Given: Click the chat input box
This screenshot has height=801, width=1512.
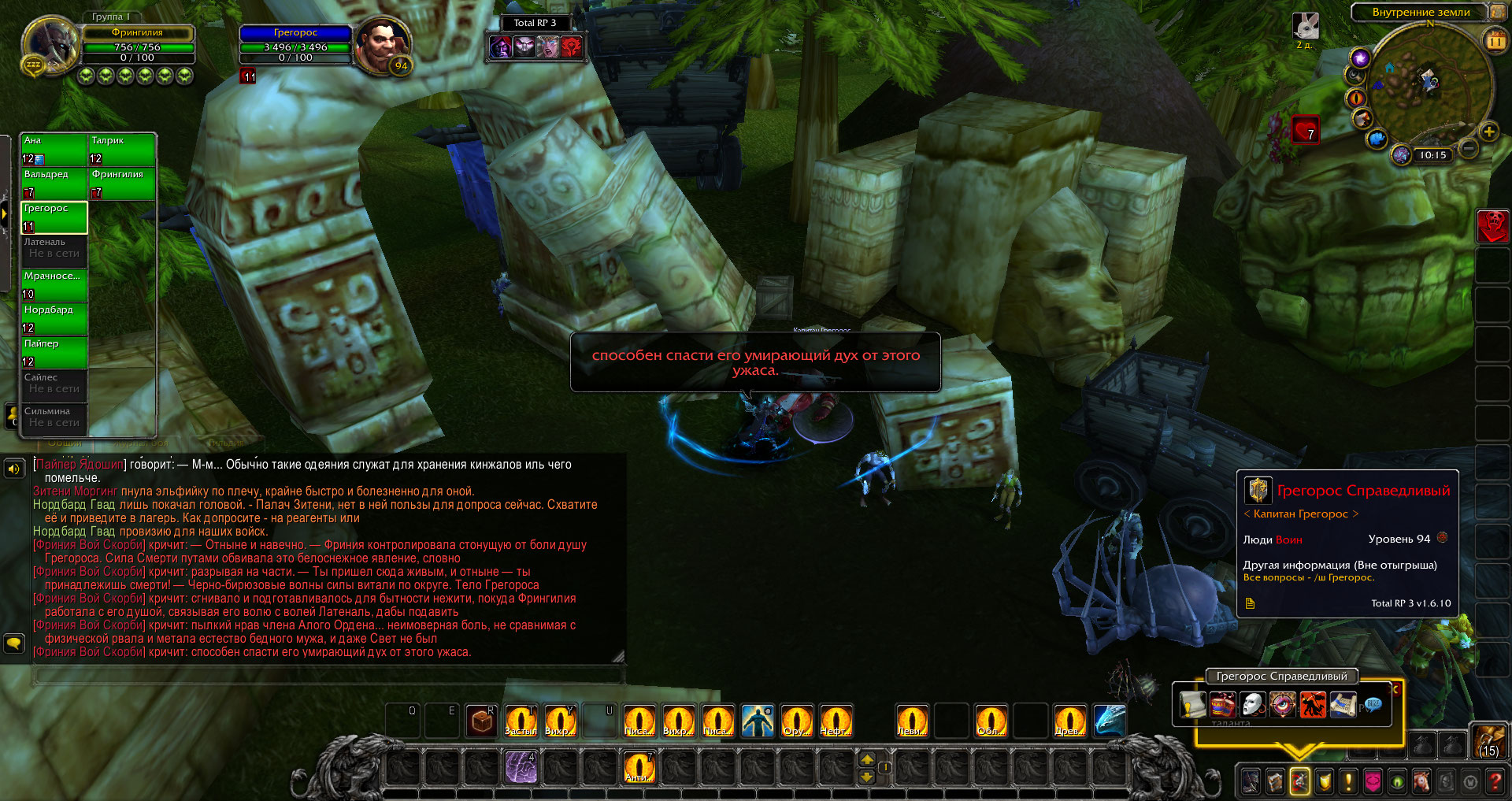Looking at the screenshot, I should click(329, 674).
